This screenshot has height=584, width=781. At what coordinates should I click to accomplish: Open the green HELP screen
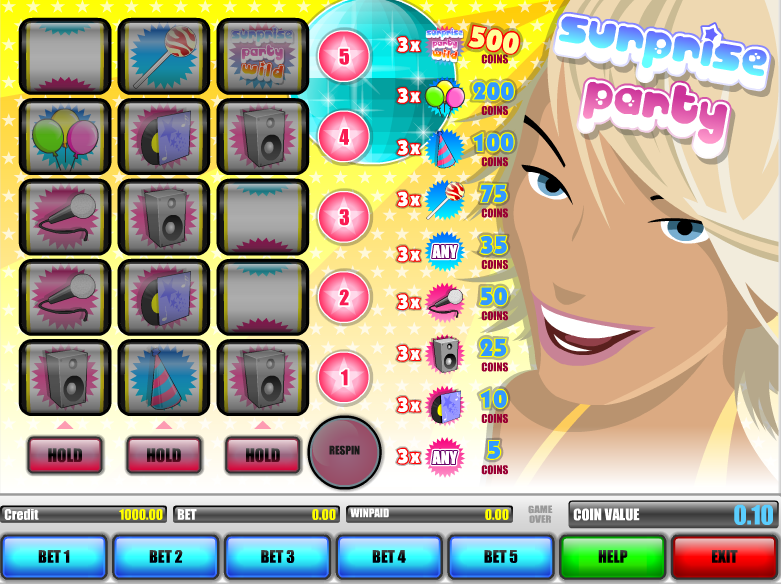tap(612, 556)
